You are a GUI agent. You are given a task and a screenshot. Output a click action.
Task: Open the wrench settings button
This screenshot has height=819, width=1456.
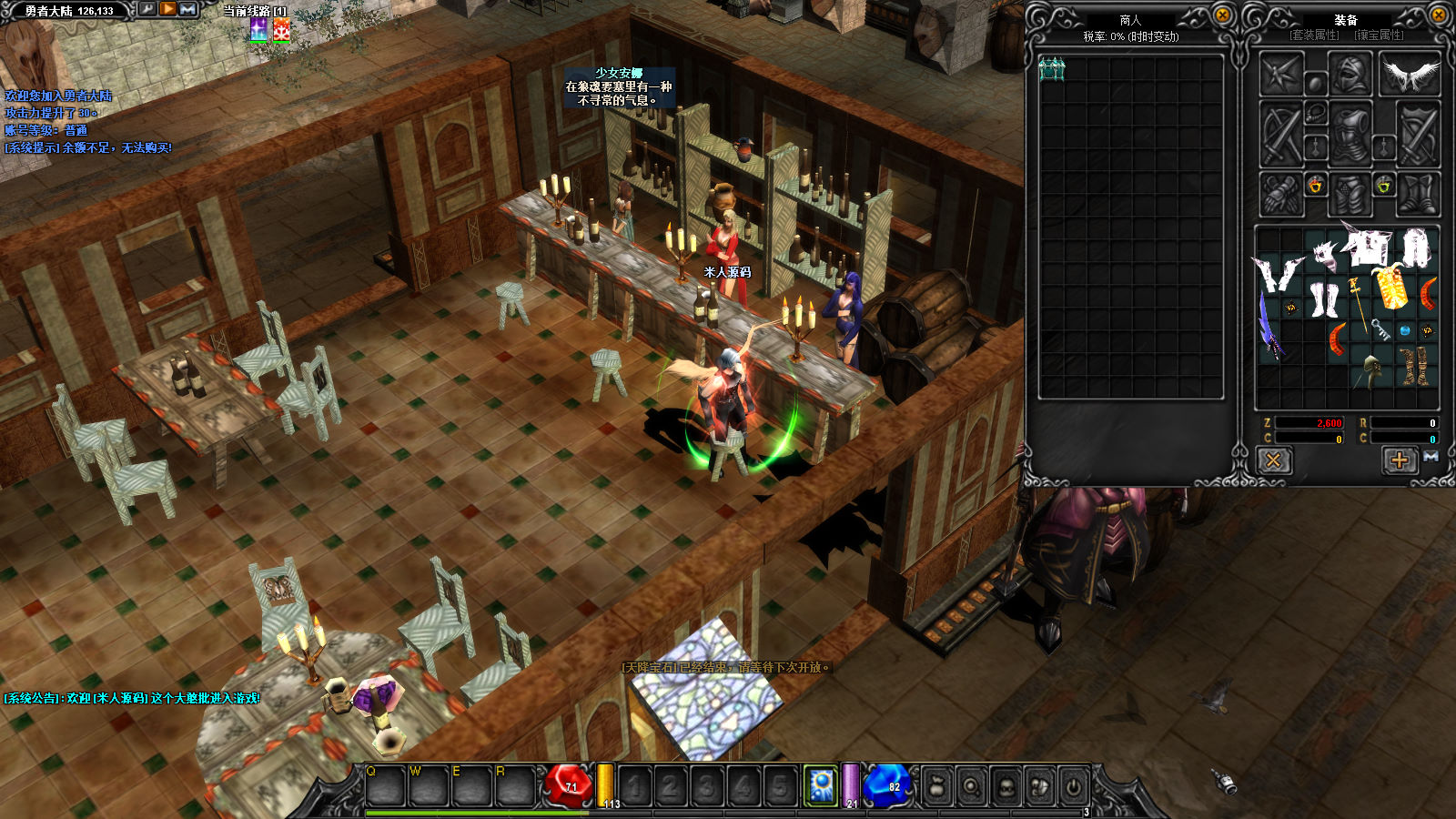pos(147,9)
